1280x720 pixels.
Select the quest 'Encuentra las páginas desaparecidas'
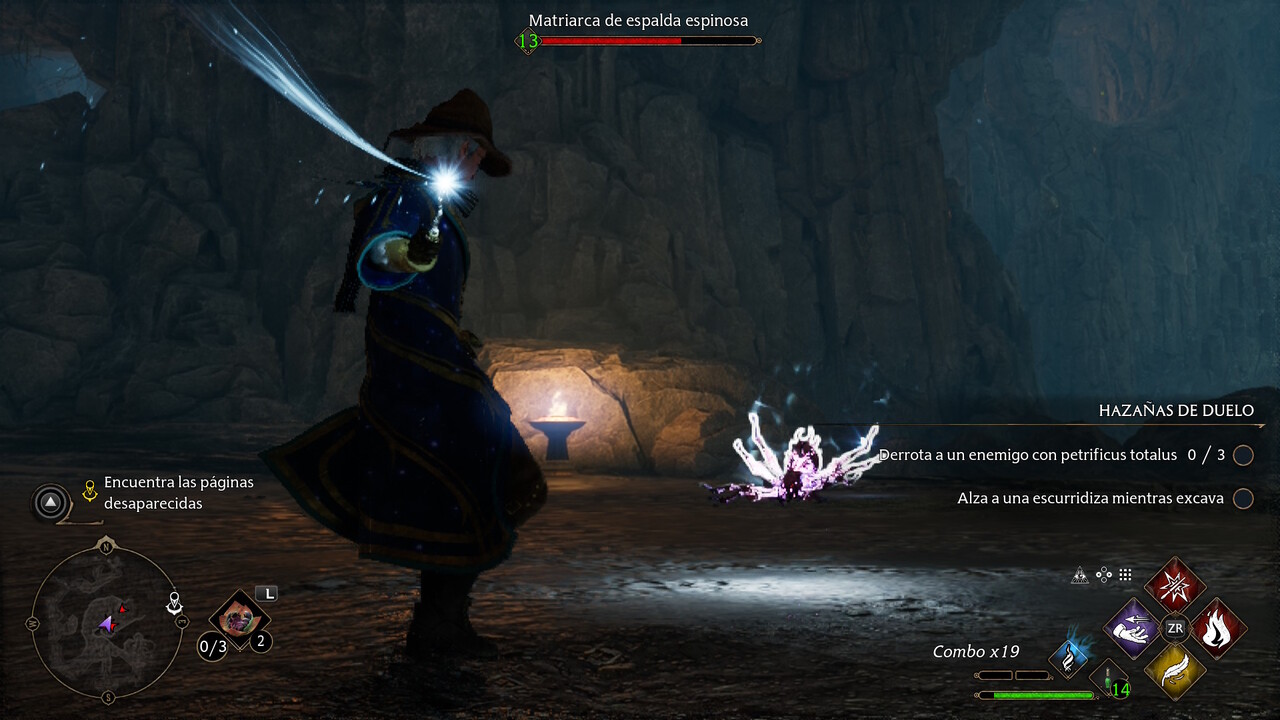click(x=178, y=493)
